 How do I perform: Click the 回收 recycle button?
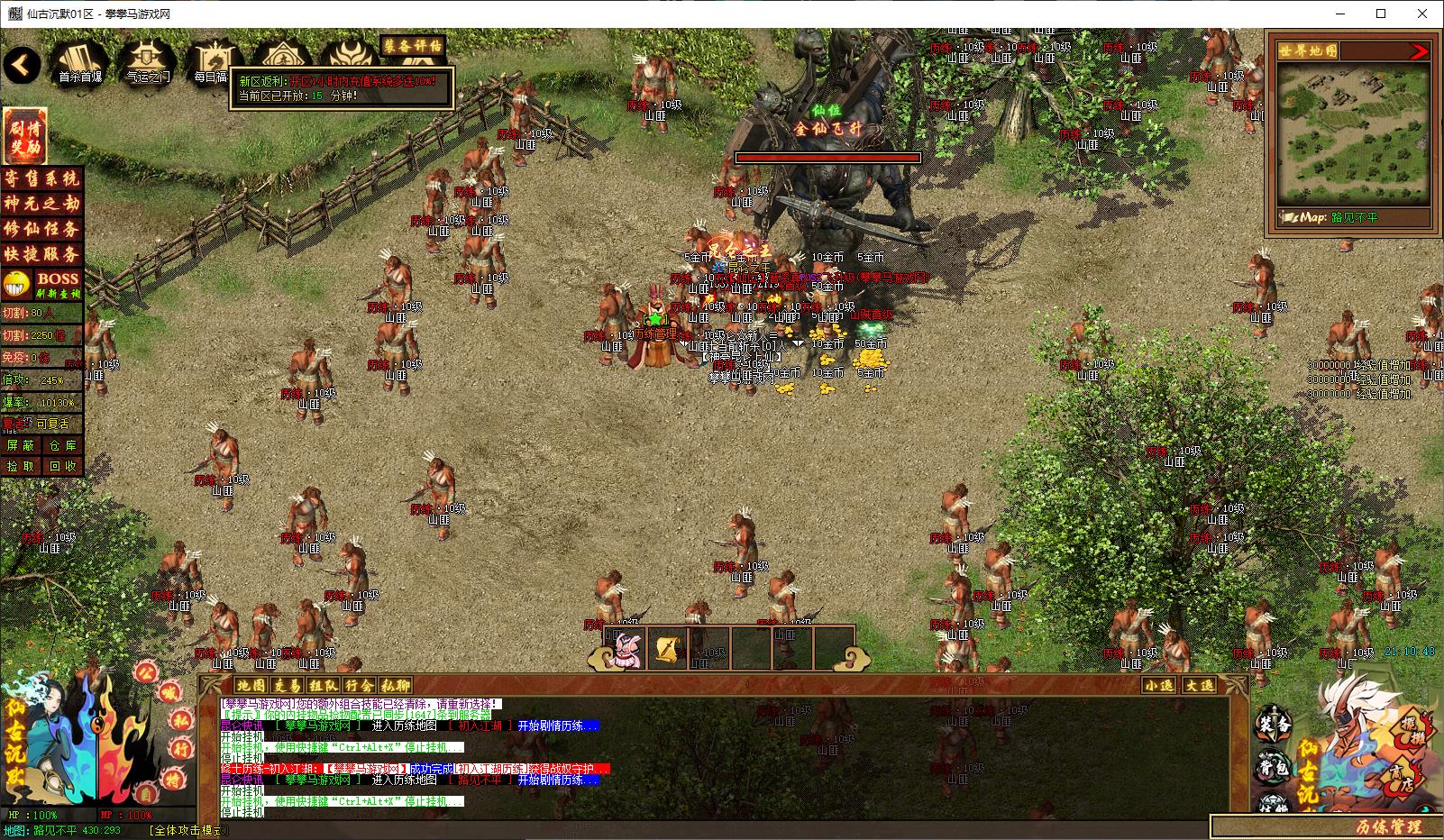[62, 466]
